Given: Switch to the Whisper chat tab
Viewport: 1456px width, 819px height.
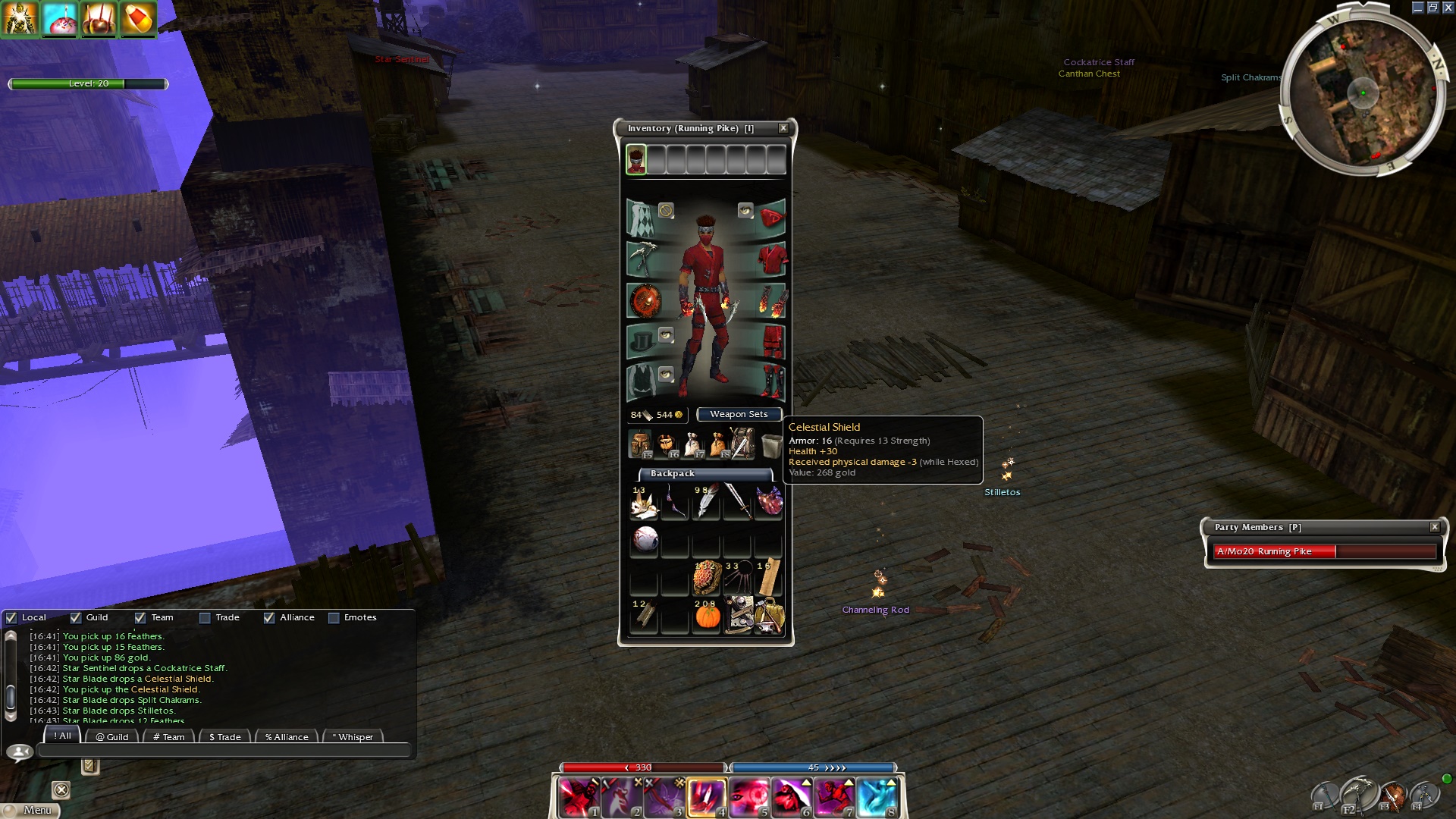Looking at the screenshot, I should [x=353, y=736].
